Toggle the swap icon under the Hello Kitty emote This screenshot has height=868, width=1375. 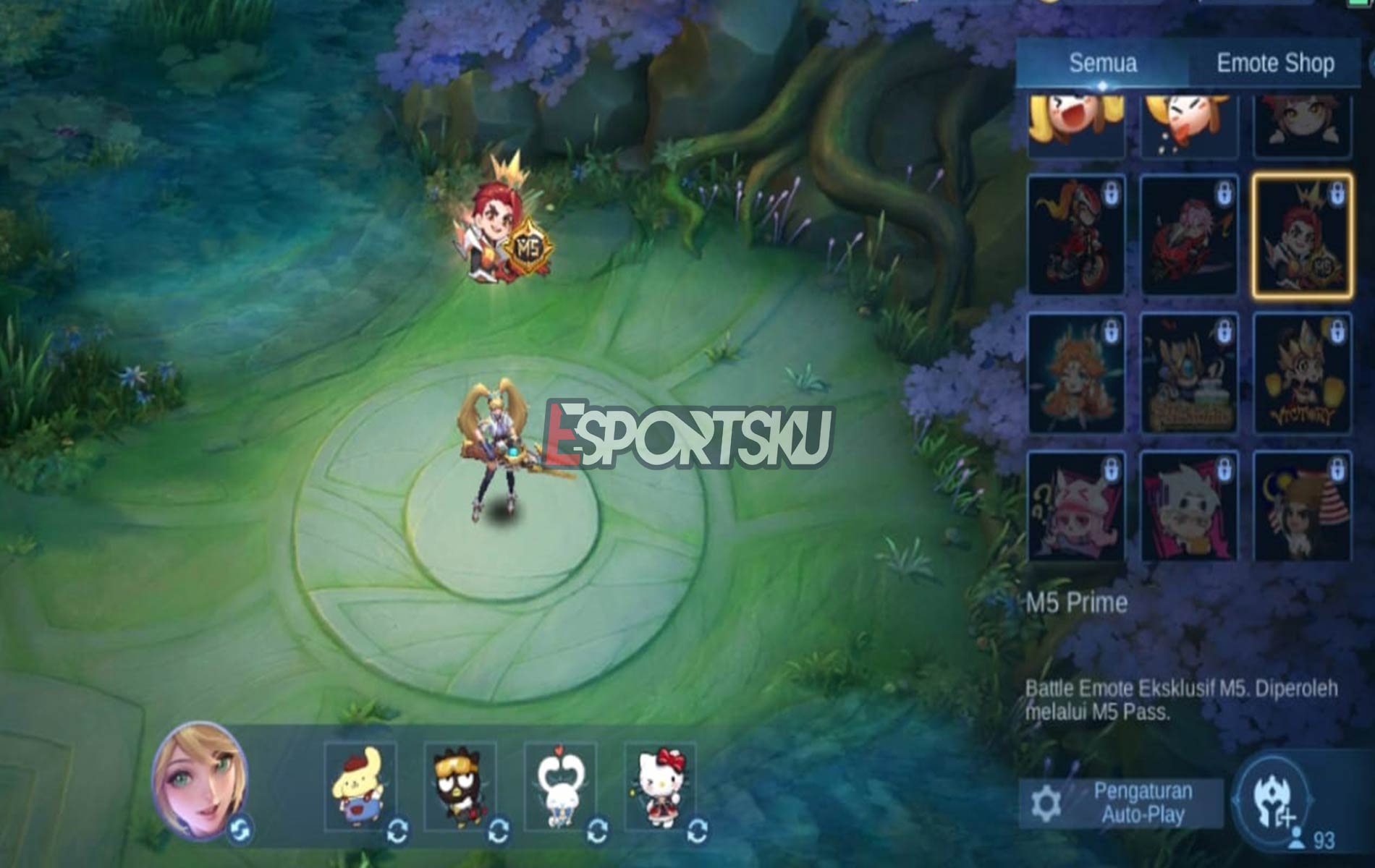coord(697,832)
